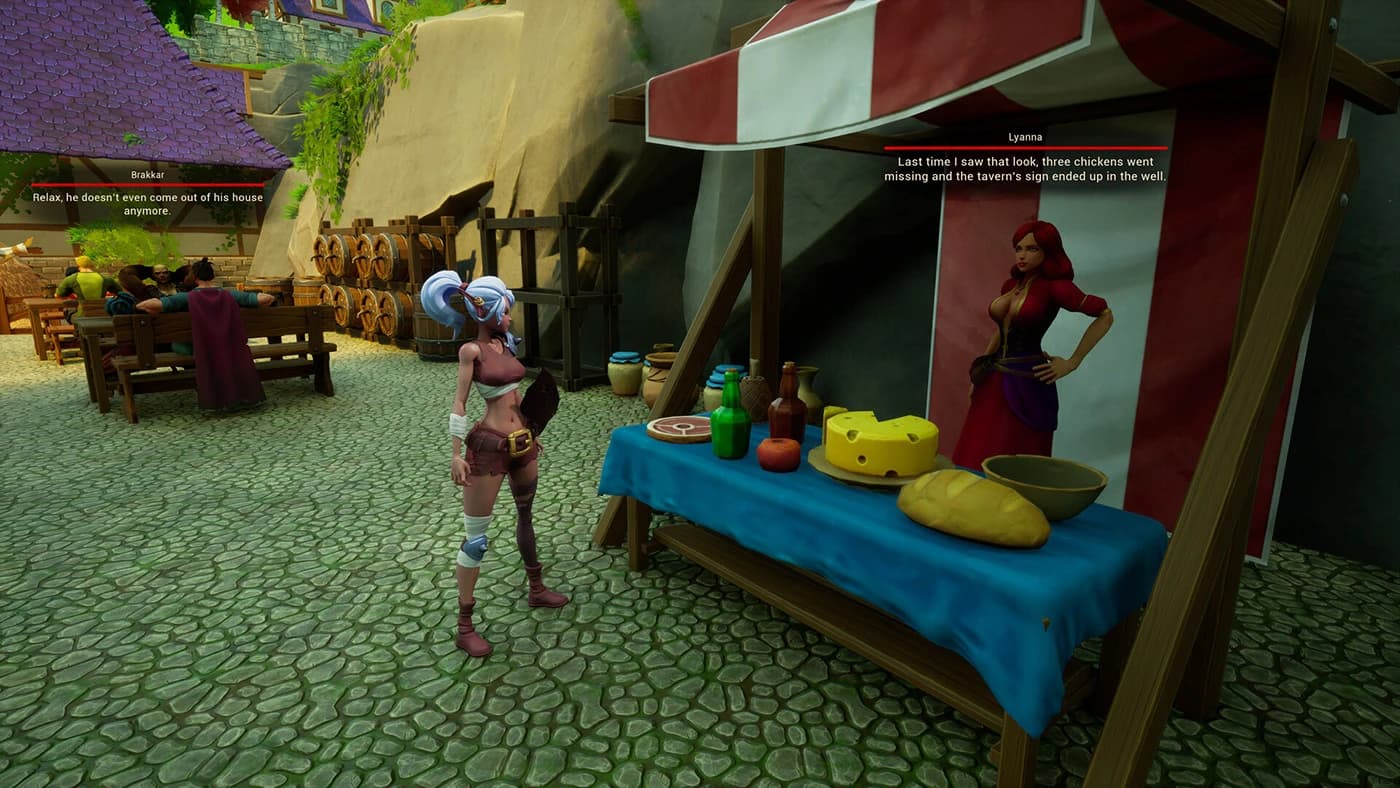The height and width of the screenshot is (788, 1400).
Task: Click the brown bottle beside the apple
Action: (789, 417)
